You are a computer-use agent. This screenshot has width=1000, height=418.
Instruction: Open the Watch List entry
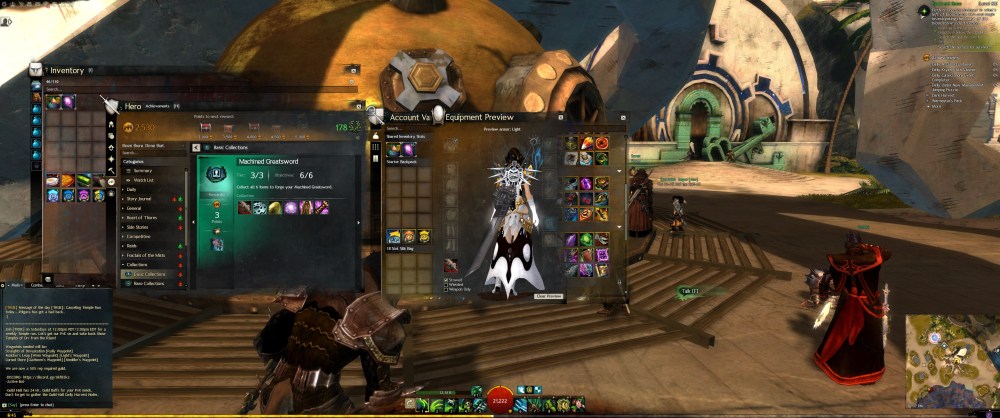click(x=143, y=179)
